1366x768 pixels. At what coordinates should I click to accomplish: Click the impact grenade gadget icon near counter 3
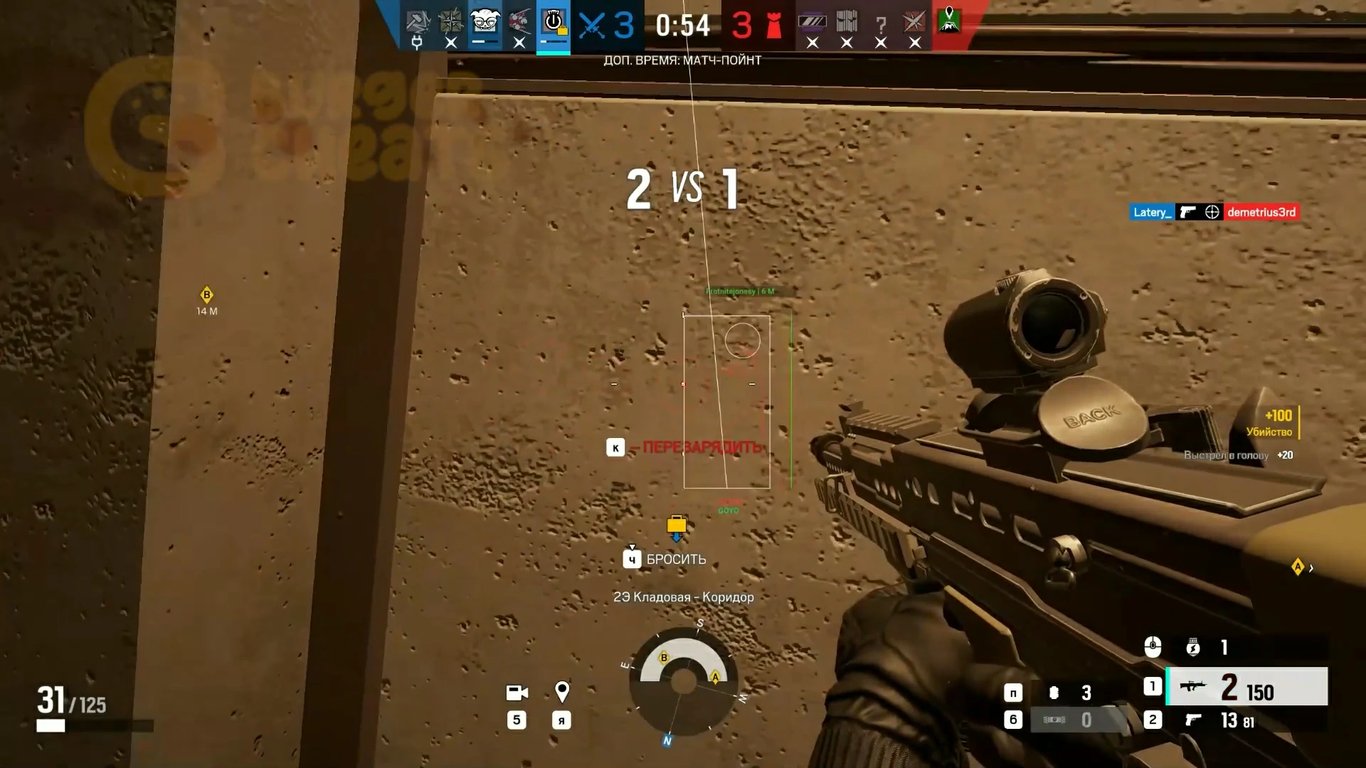click(1055, 690)
